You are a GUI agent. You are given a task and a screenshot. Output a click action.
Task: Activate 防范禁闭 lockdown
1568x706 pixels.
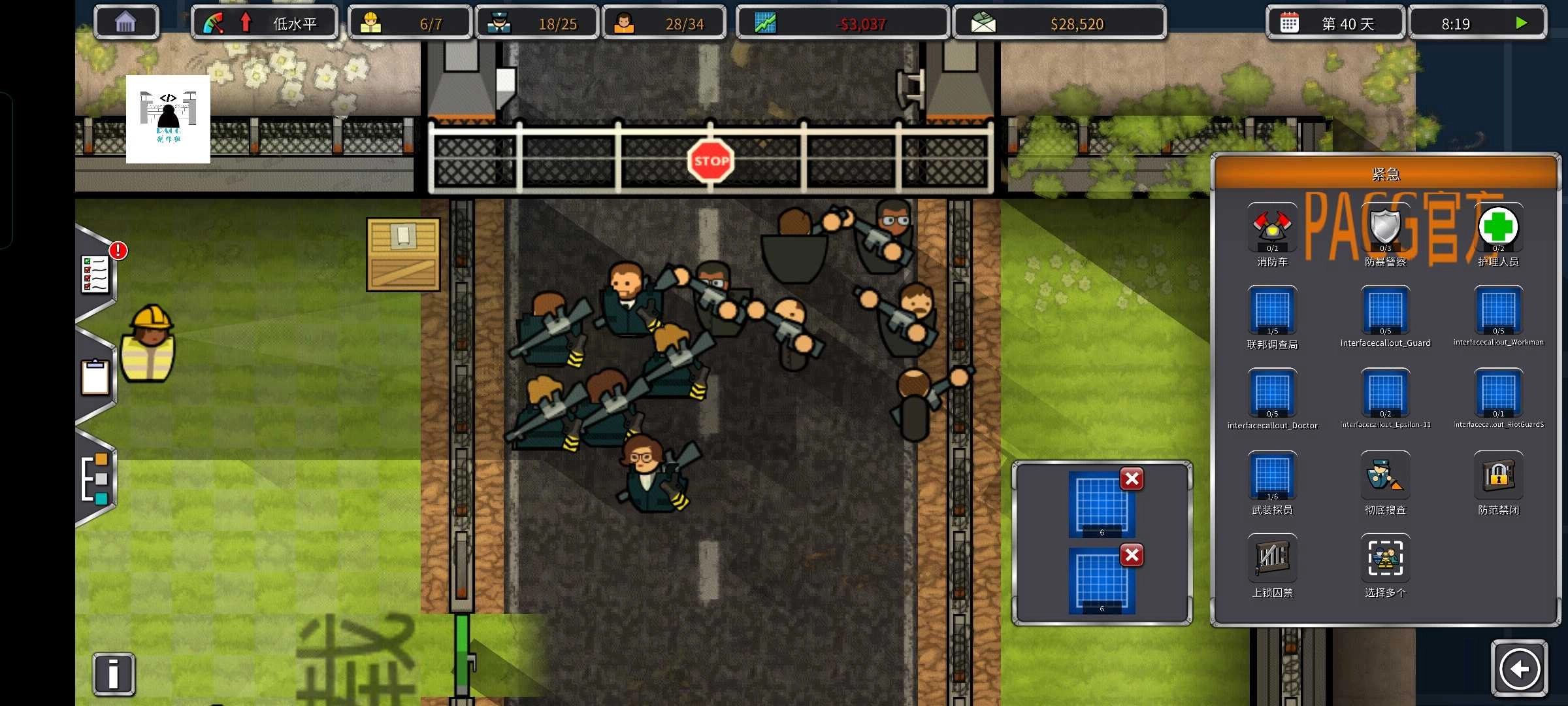(x=1498, y=476)
